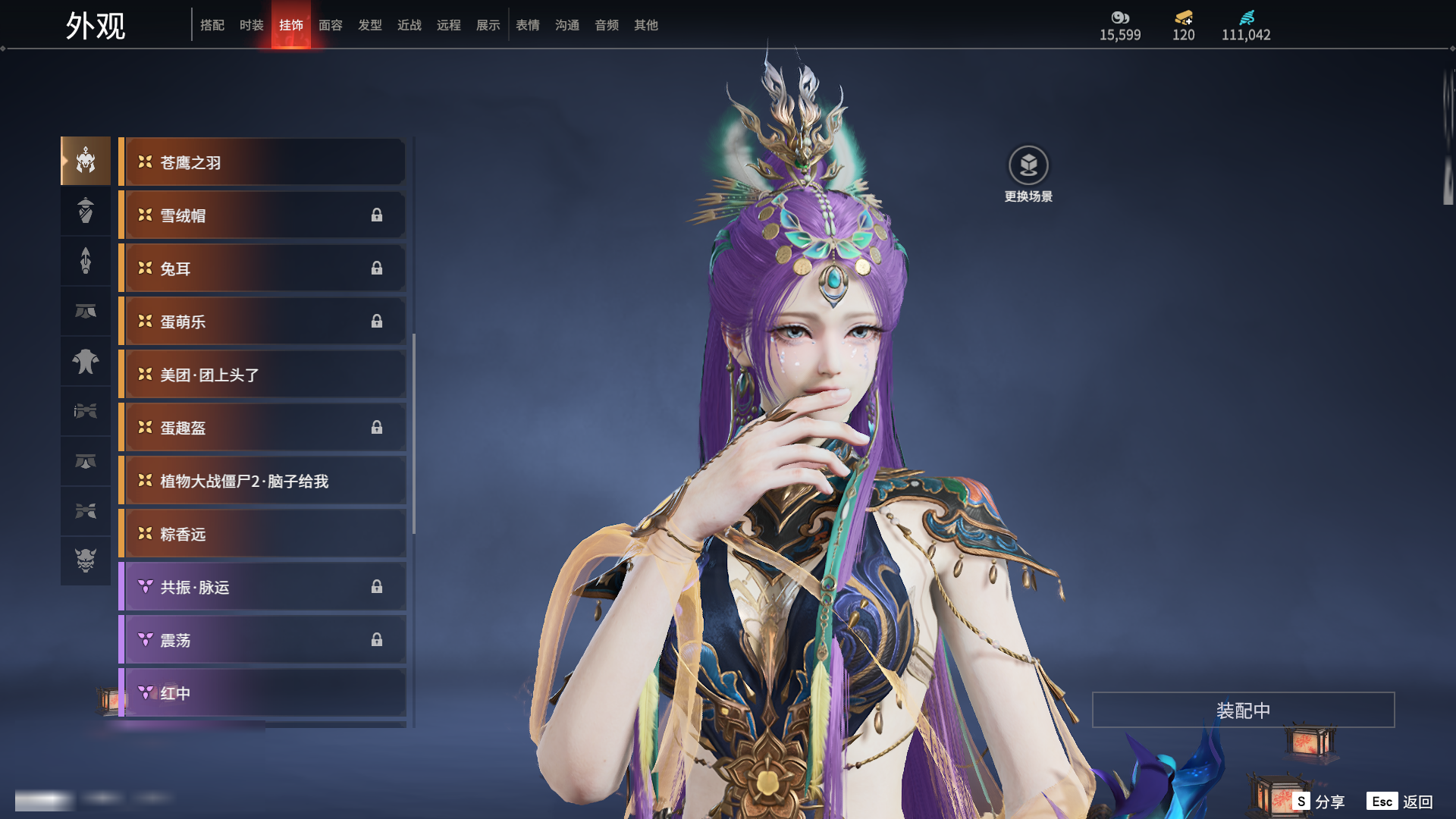
Task: Select the 兔耳 accessory row
Action: click(262, 268)
